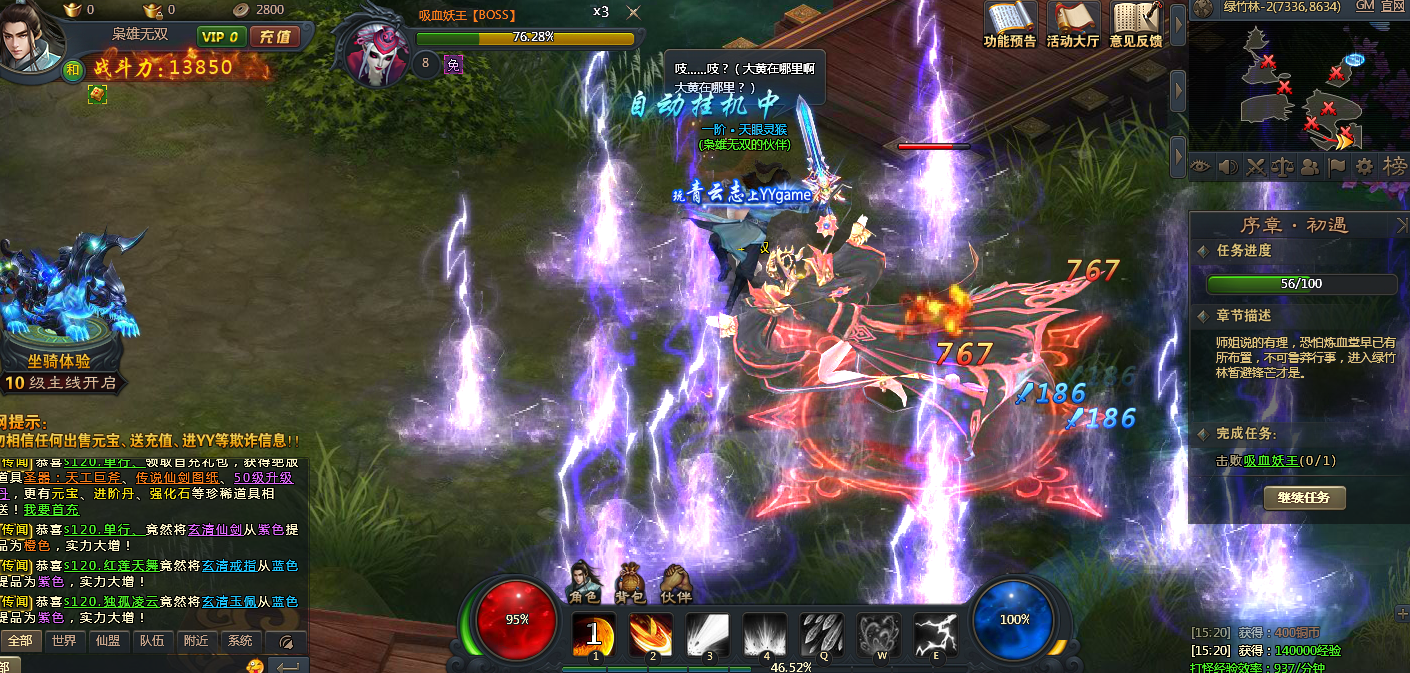Screen dimensions: 1410x673
Task: Click 继续任务 to continue the quest
Action: [1304, 498]
